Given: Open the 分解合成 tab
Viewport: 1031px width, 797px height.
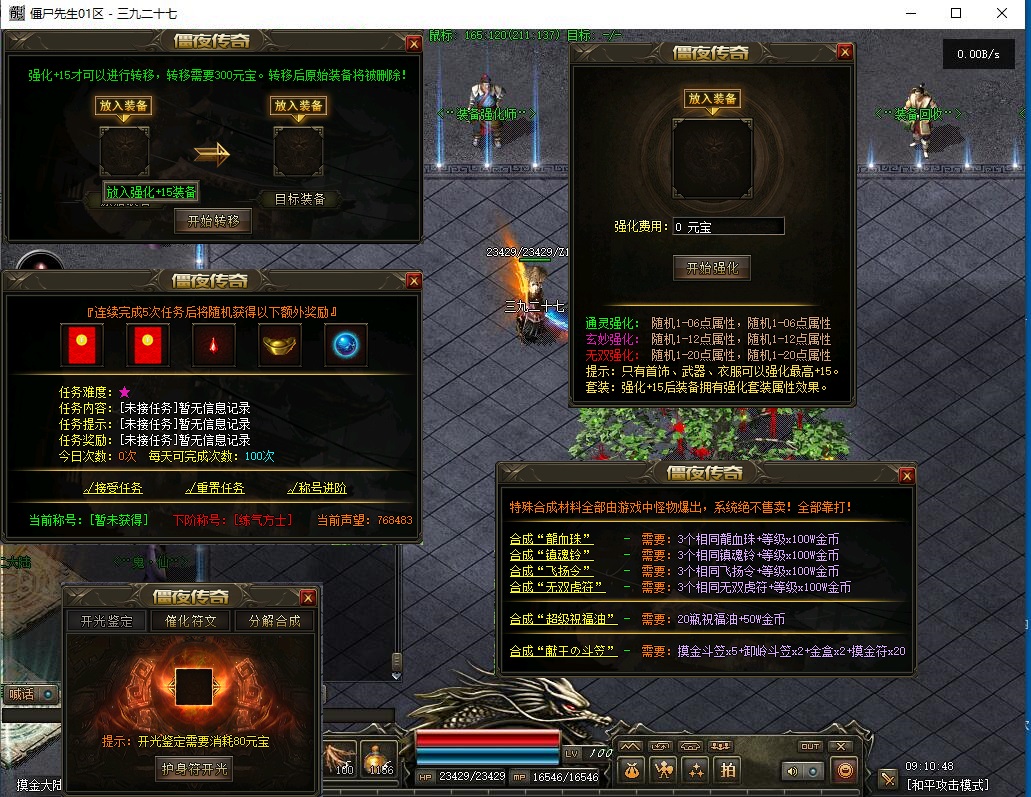Looking at the screenshot, I should pyautogui.click(x=274, y=621).
